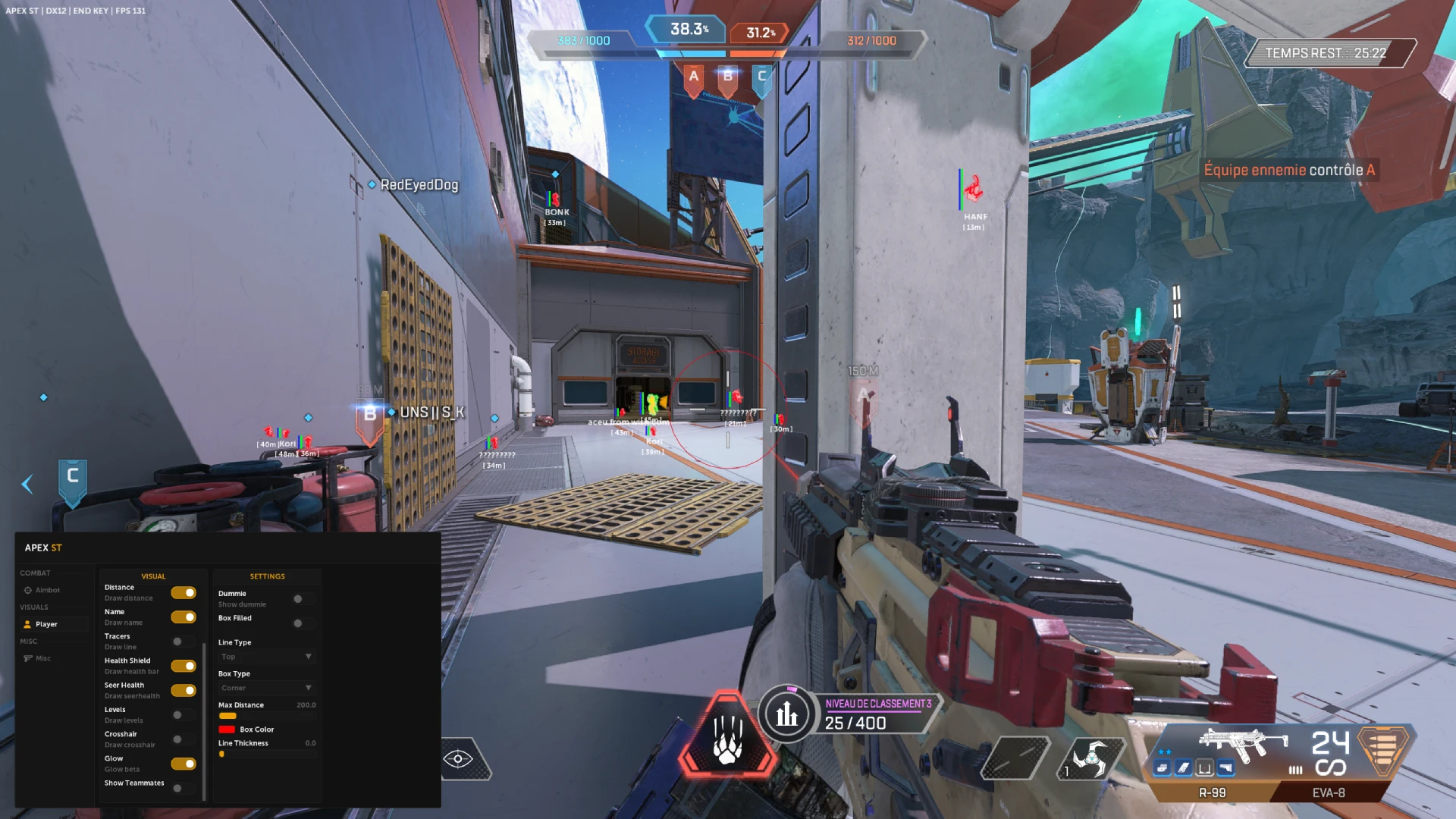Open the Line Type dropdown
The width and height of the screenshot is (1456, 819).
click(266, 657)
